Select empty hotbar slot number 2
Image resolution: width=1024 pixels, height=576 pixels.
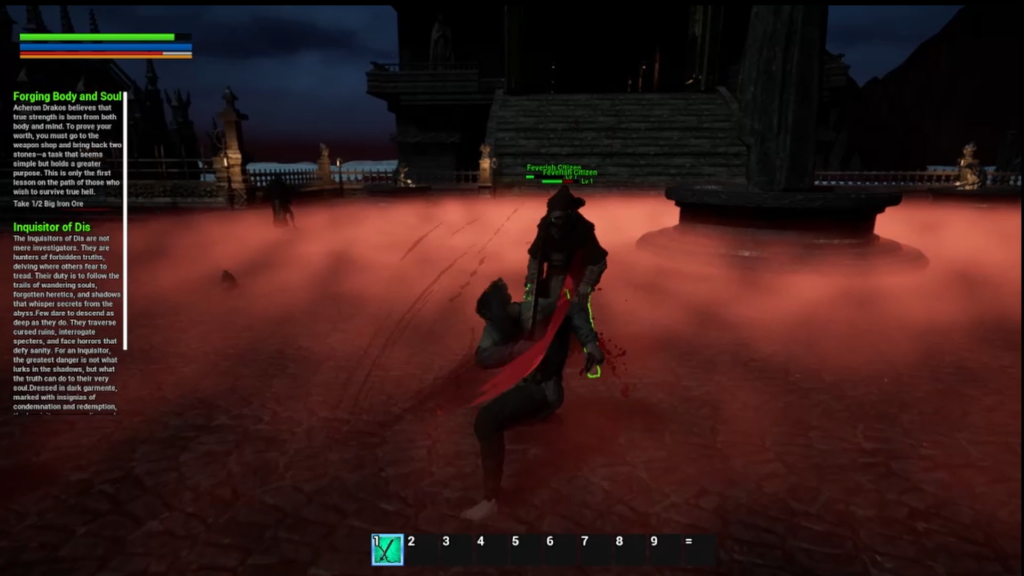422,549
